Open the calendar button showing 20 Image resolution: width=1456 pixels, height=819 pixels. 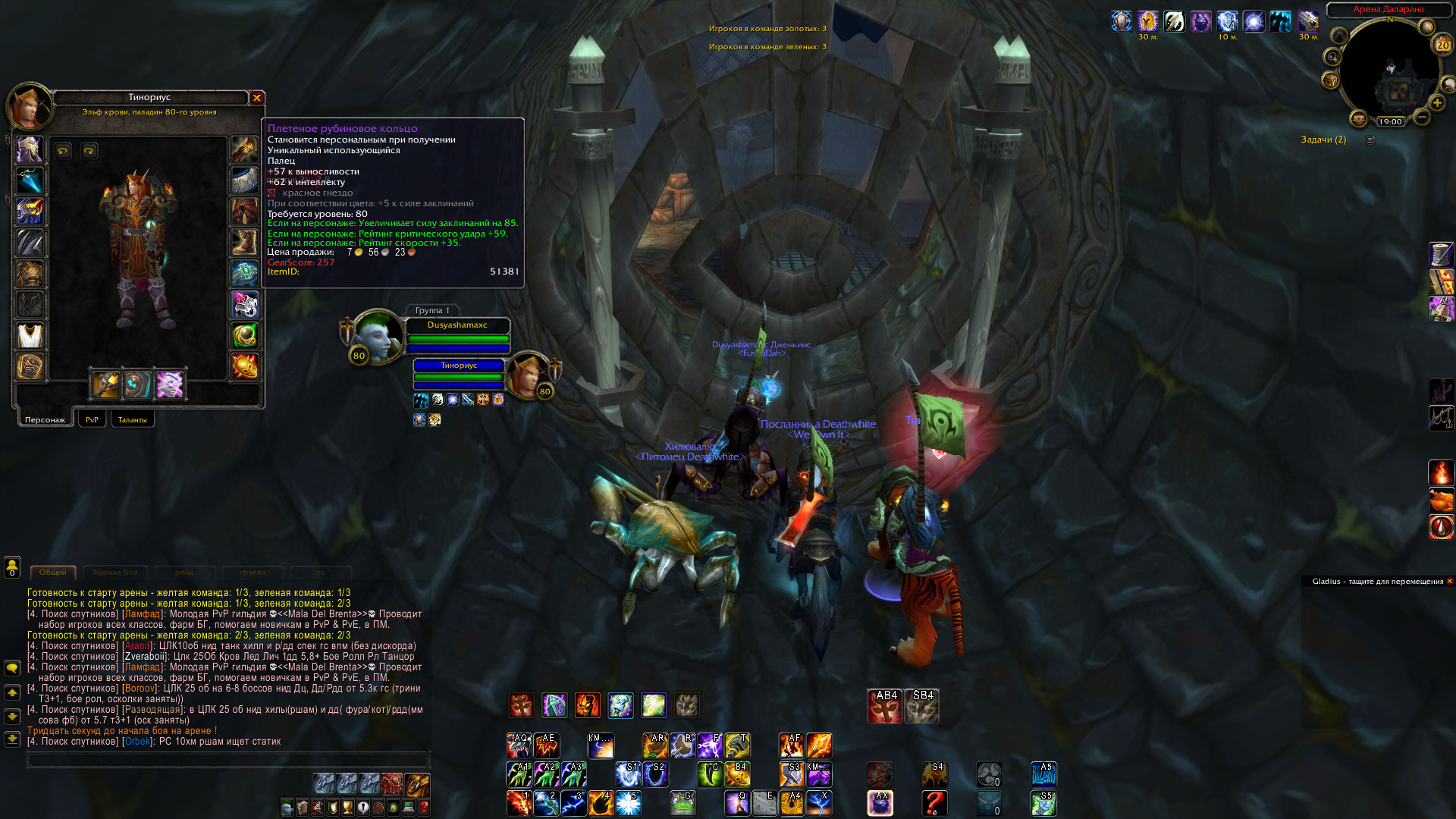1442,45
